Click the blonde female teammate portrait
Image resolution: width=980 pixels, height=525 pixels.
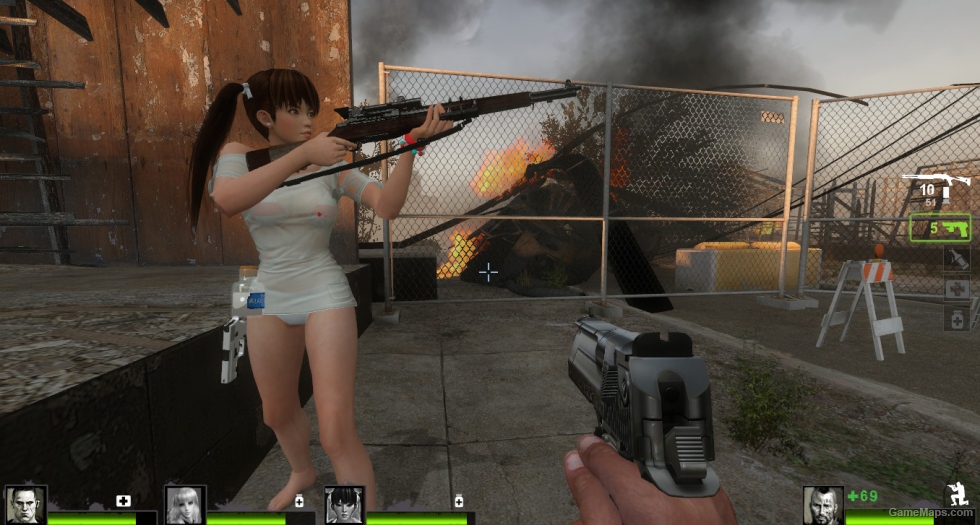(x=185, y=504)
